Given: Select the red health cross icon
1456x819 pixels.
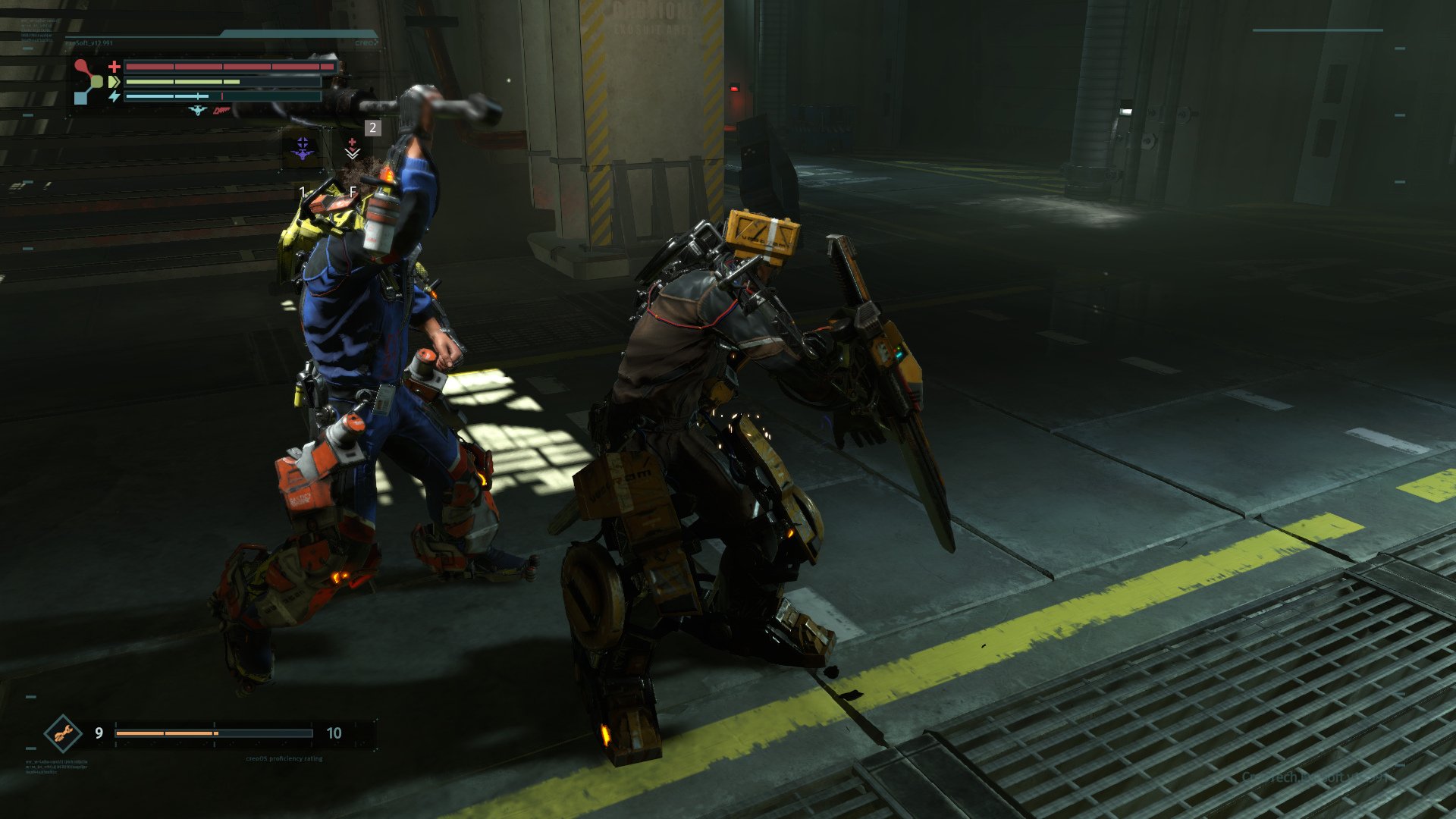Looking at the screenshot, I should 115,67.
